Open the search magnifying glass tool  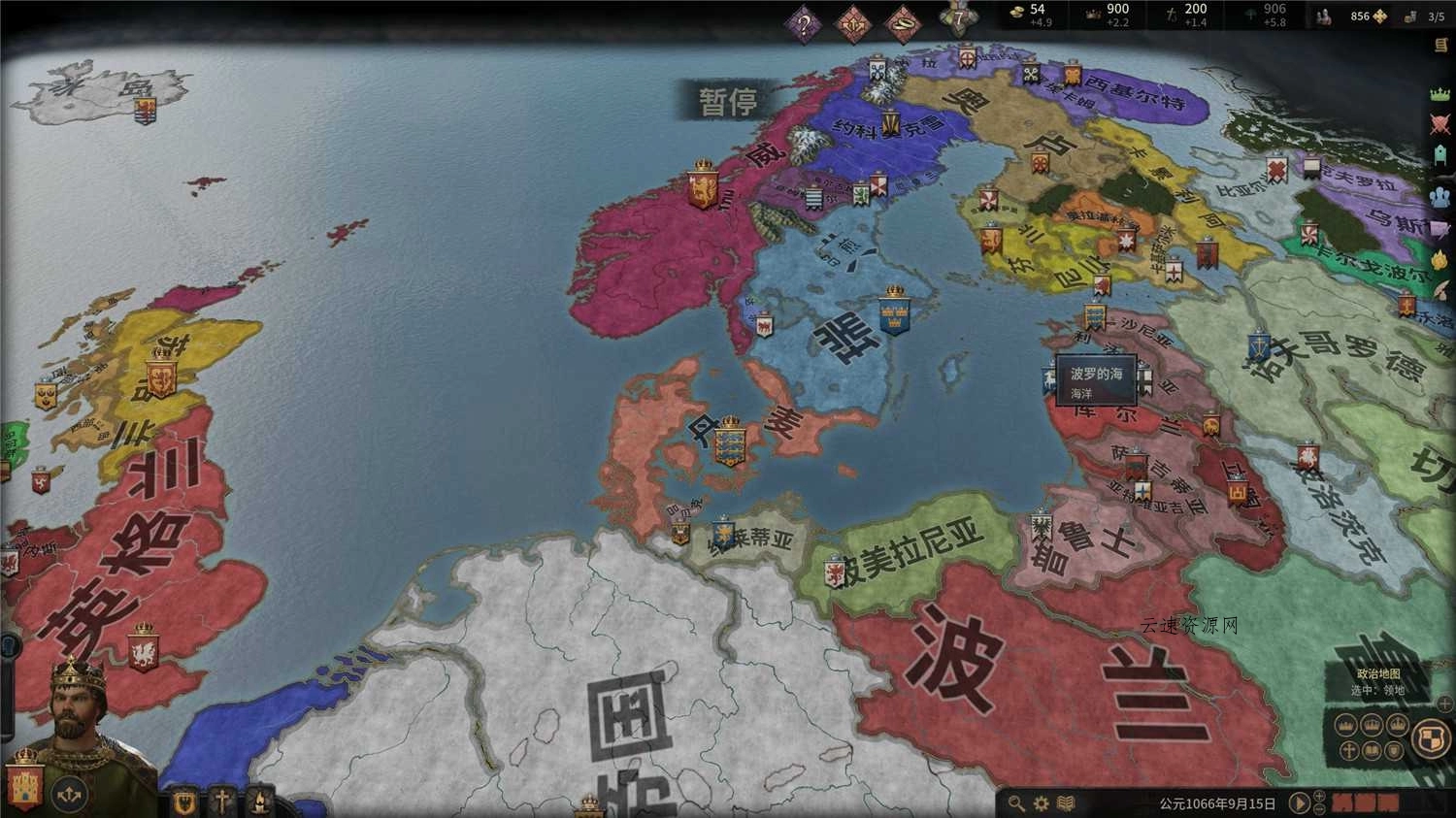click(x=1016, y=803)
